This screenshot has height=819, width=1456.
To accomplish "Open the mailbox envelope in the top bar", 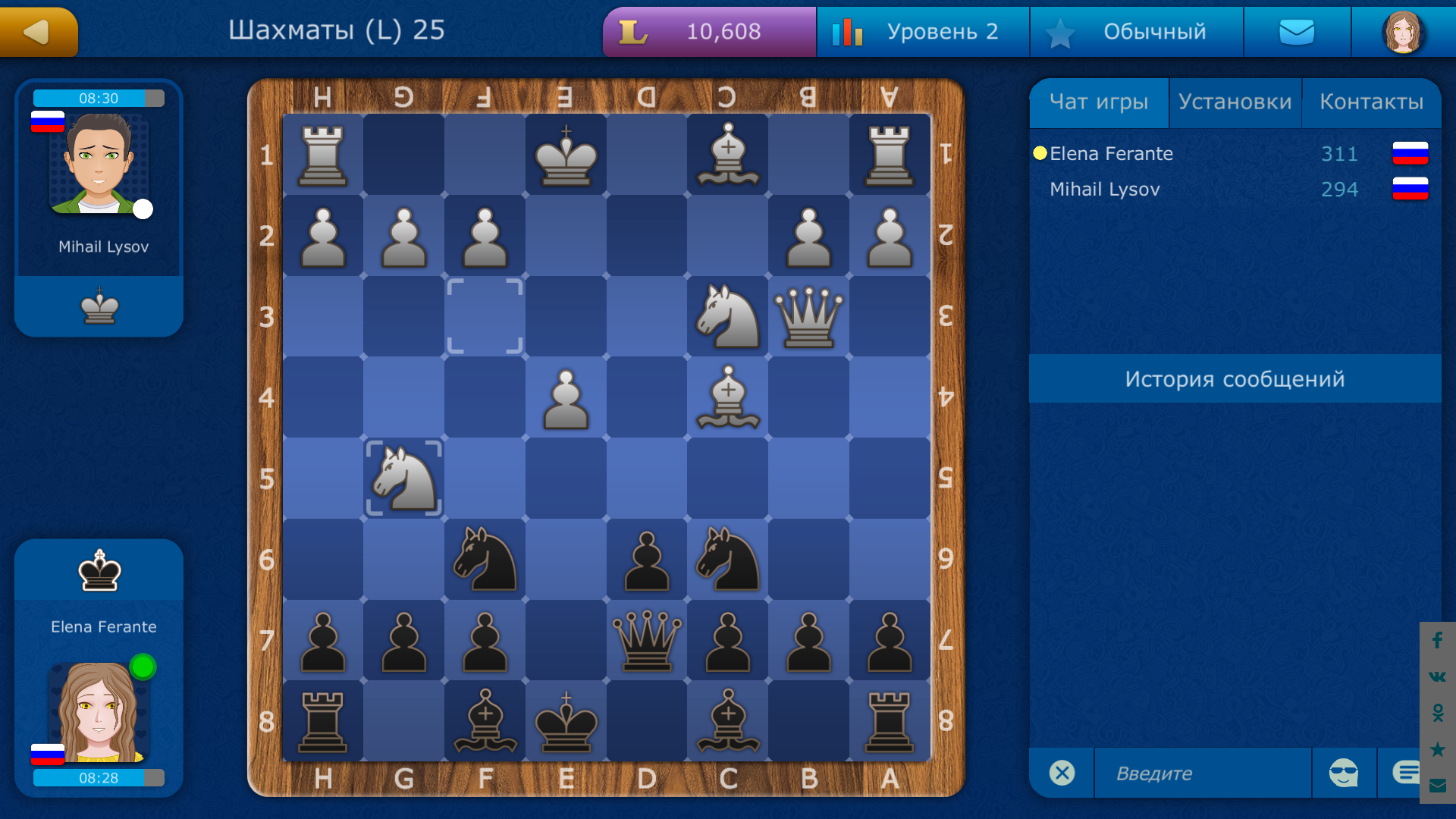I will pyautogui.click(x=1297, y=32).
